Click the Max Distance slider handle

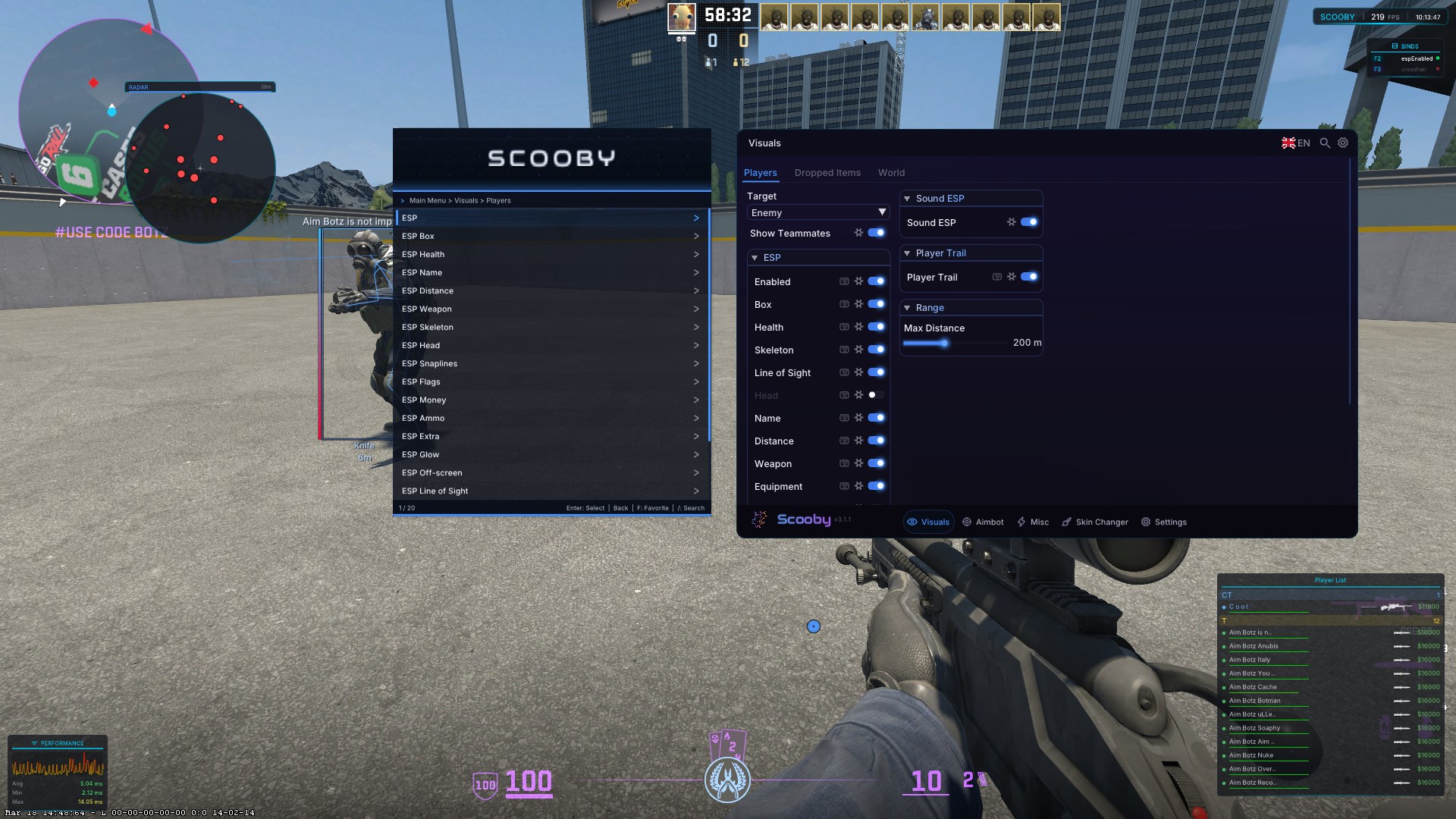pyautogui.click(x=944, y=343)
